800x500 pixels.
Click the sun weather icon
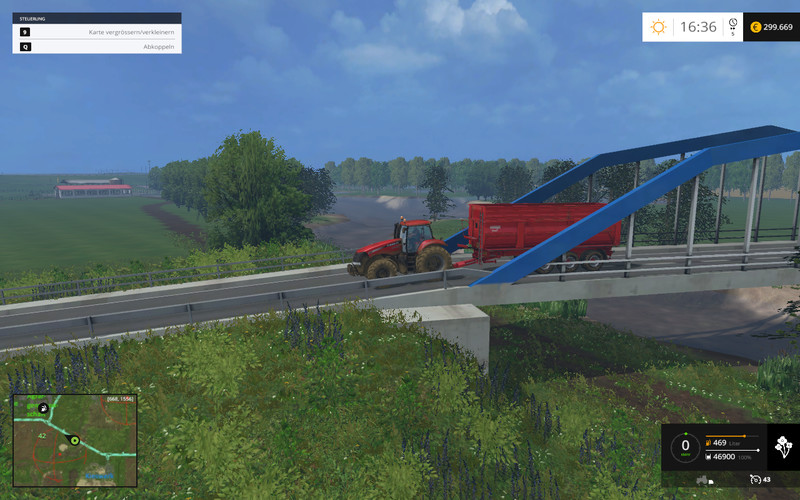coord(658,27)
